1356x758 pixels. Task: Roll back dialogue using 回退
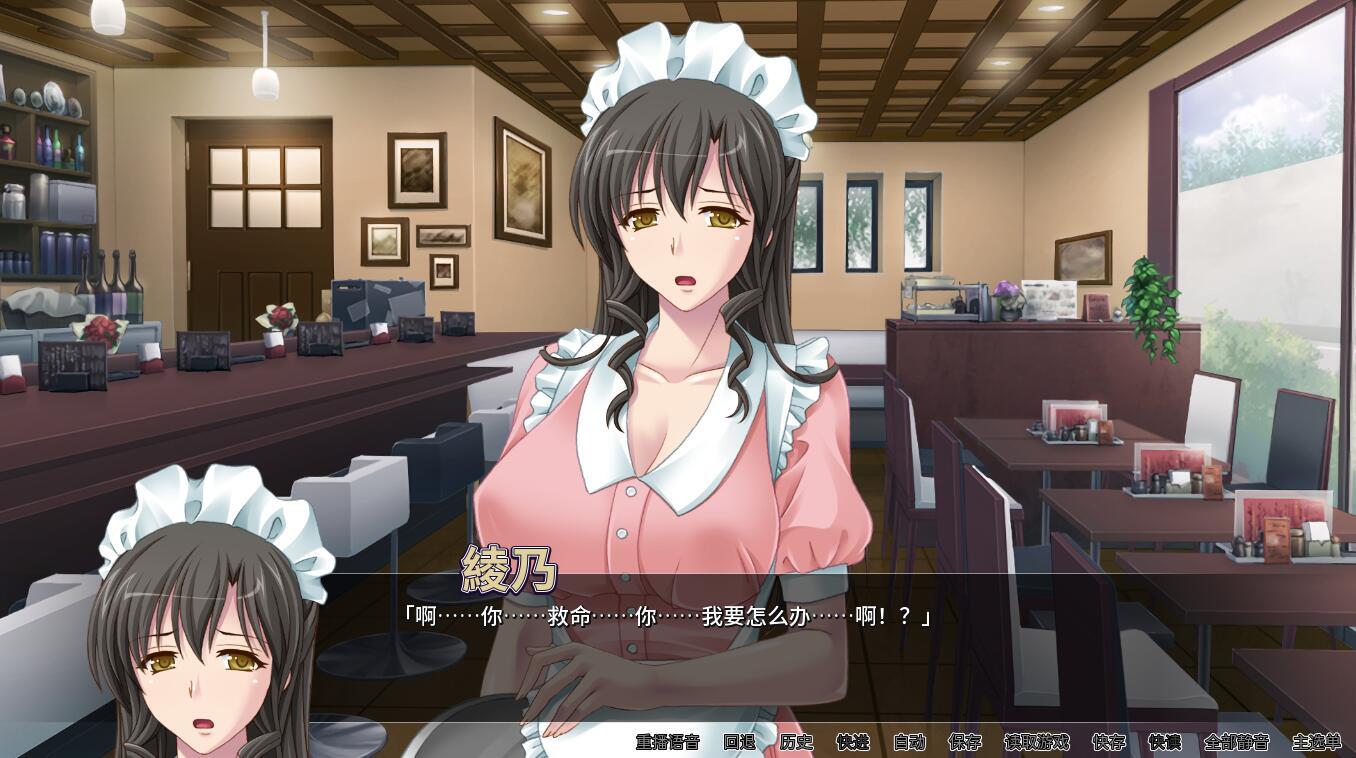(x=739, y=742)
